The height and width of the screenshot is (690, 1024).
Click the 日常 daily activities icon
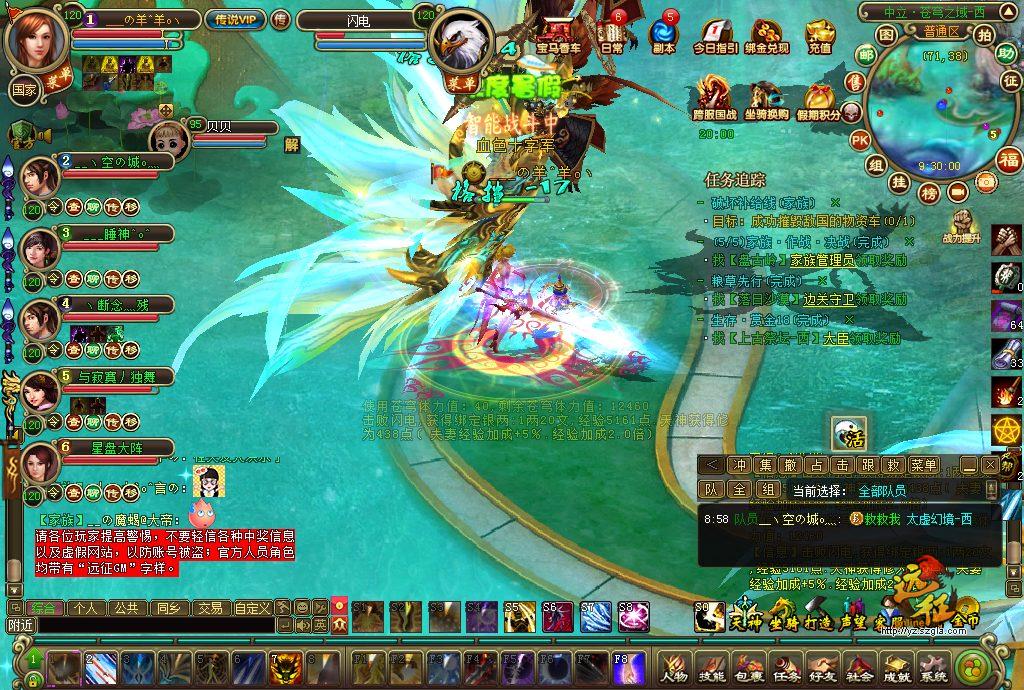[x=610, y=31]
